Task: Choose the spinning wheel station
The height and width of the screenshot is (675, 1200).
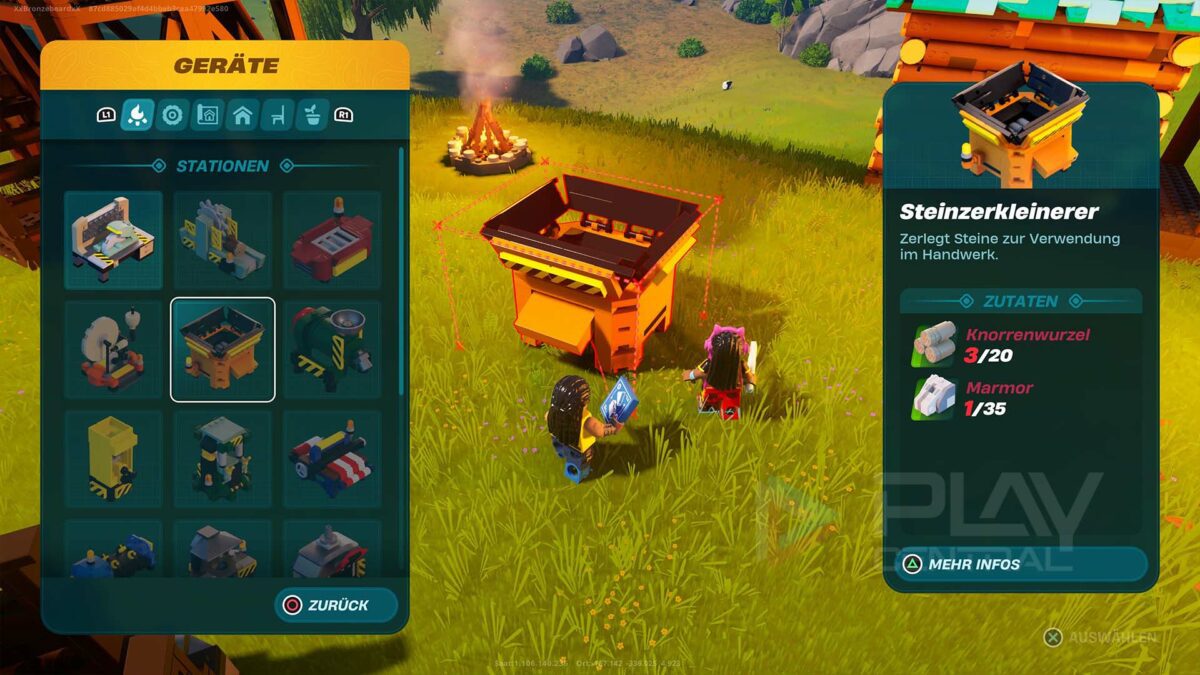Action: pyautogui.click(x=113, y=349)
